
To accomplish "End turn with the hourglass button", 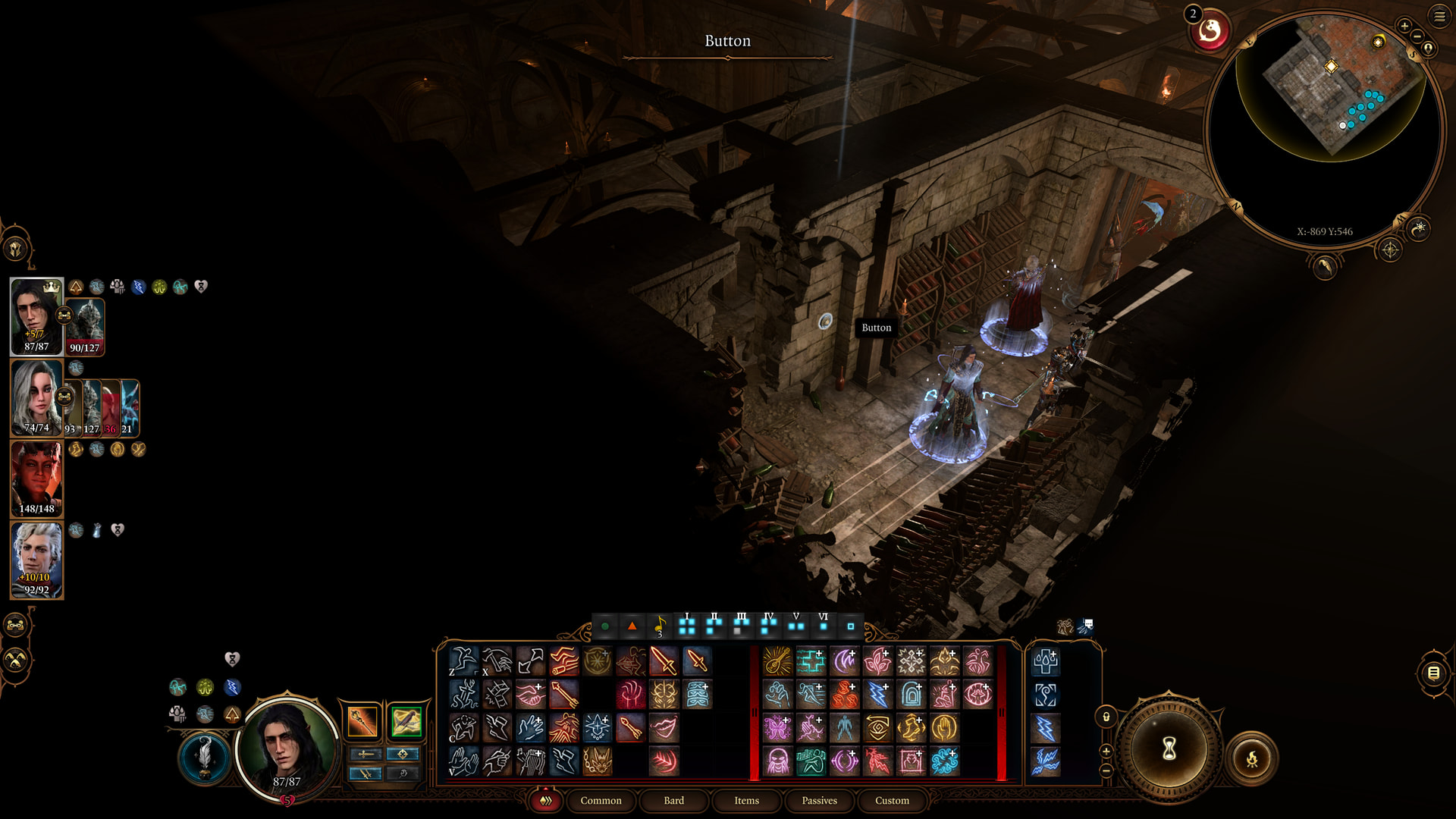I will click(x=1169, y=748).
